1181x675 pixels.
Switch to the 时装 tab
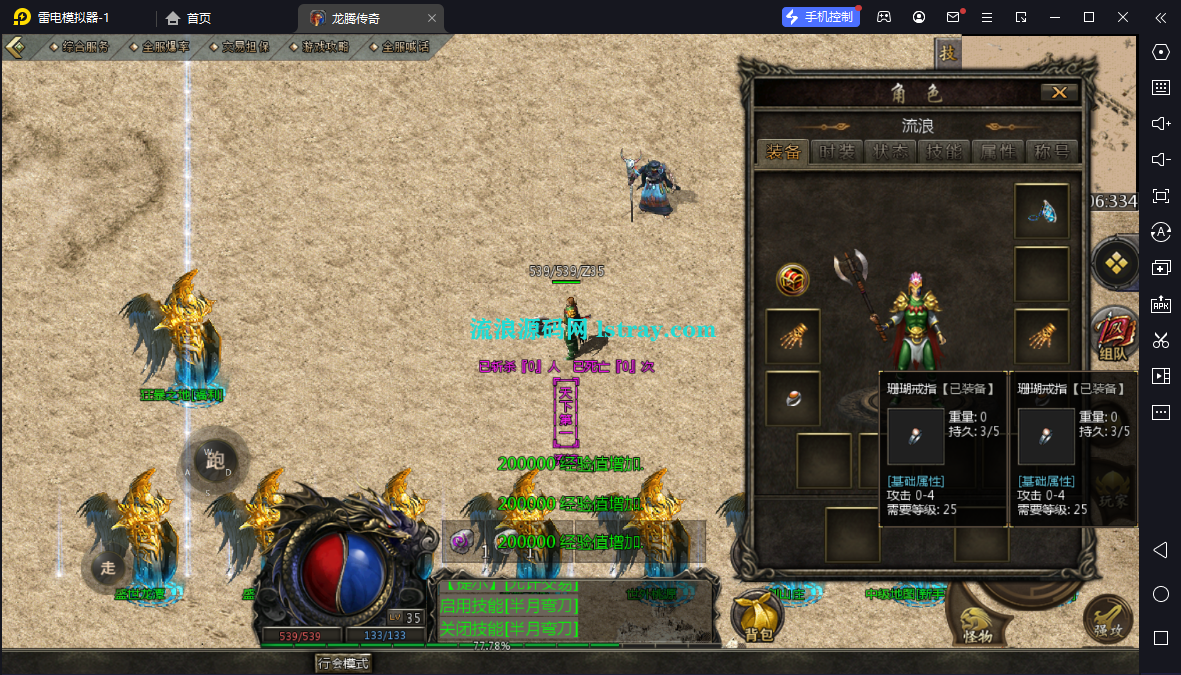coord(837,152)
